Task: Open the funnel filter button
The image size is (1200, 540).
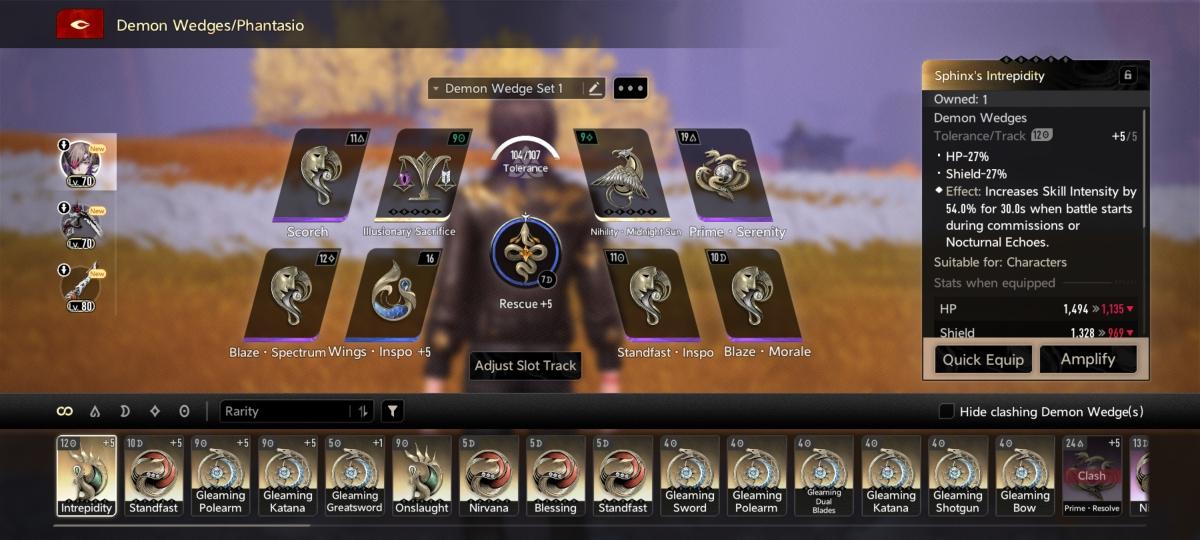Action: (392, 411)
